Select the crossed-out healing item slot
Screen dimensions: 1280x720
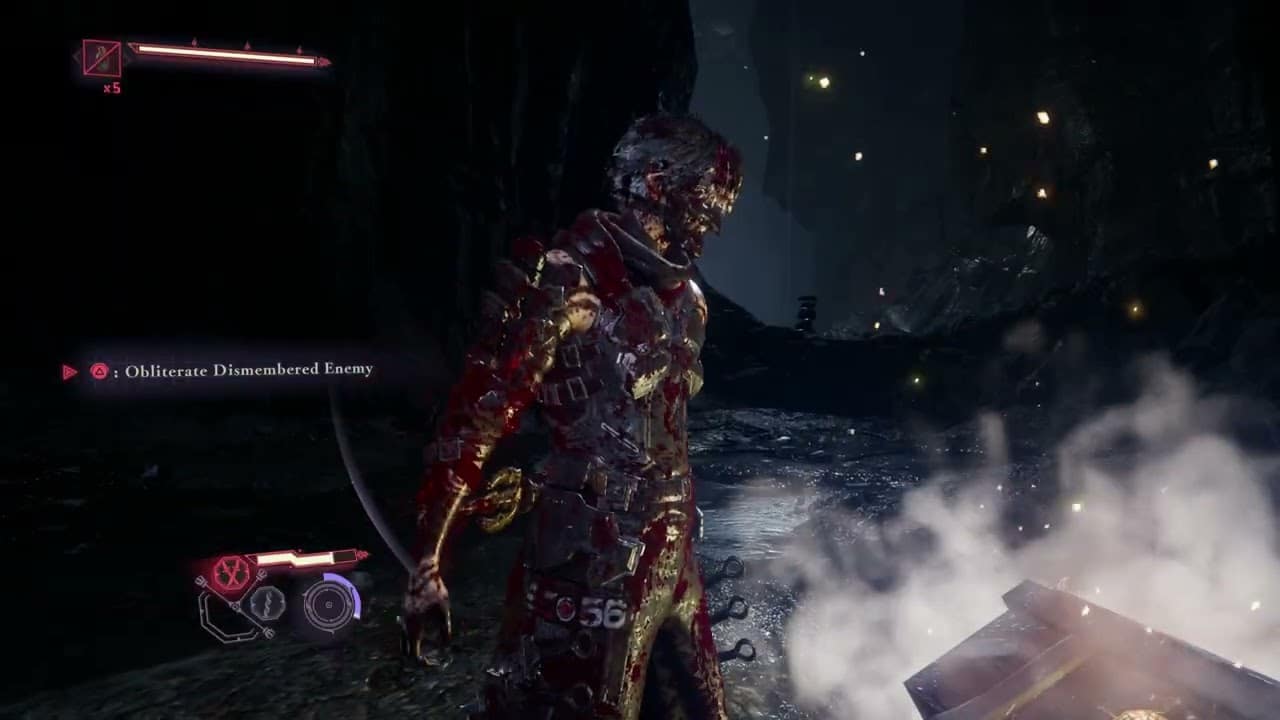(102, 58)
